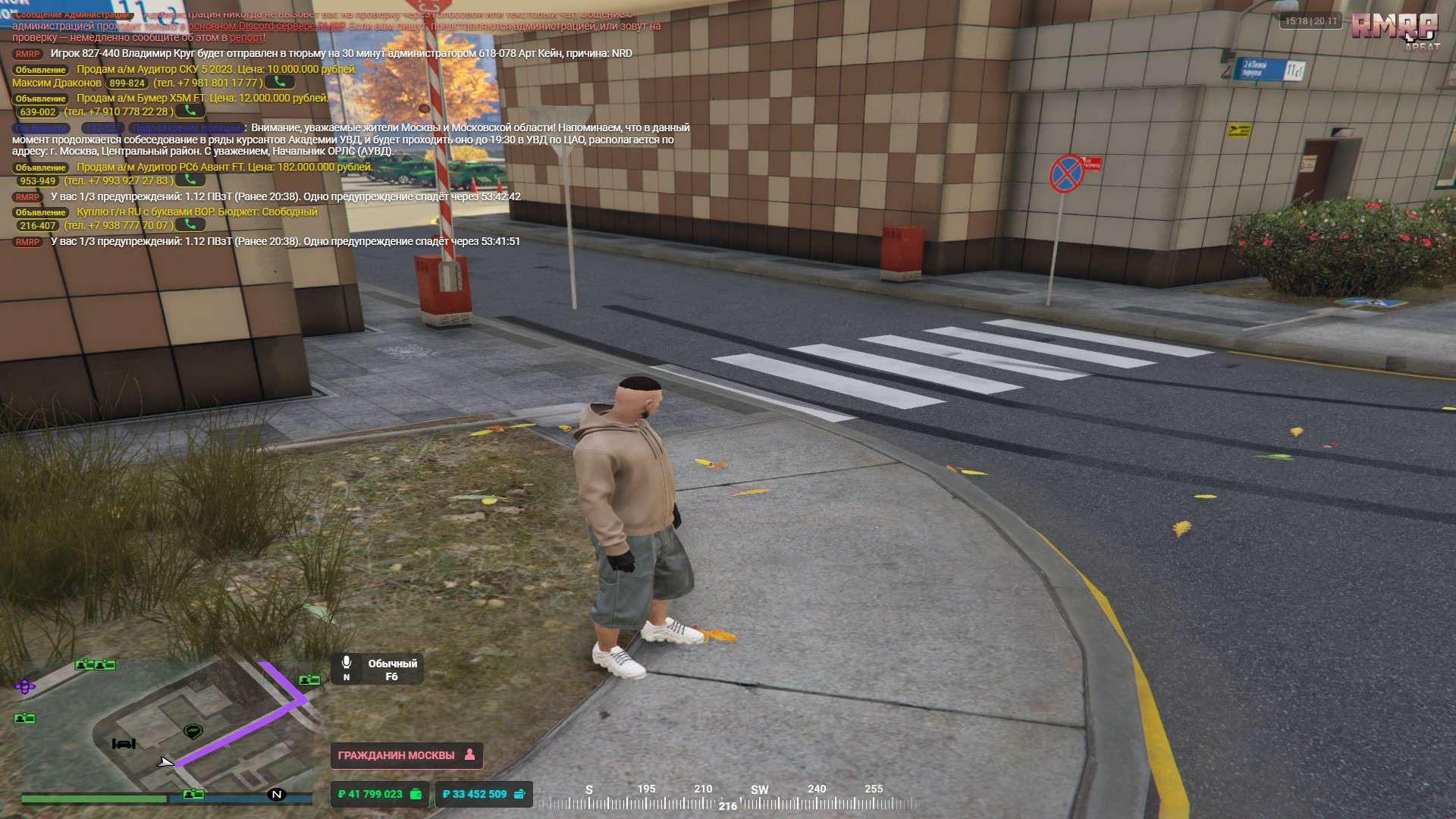The width and height of the screenshot is (1456, 819).
Task: Select player ID tag 953-949
Action: coord(38,181)
